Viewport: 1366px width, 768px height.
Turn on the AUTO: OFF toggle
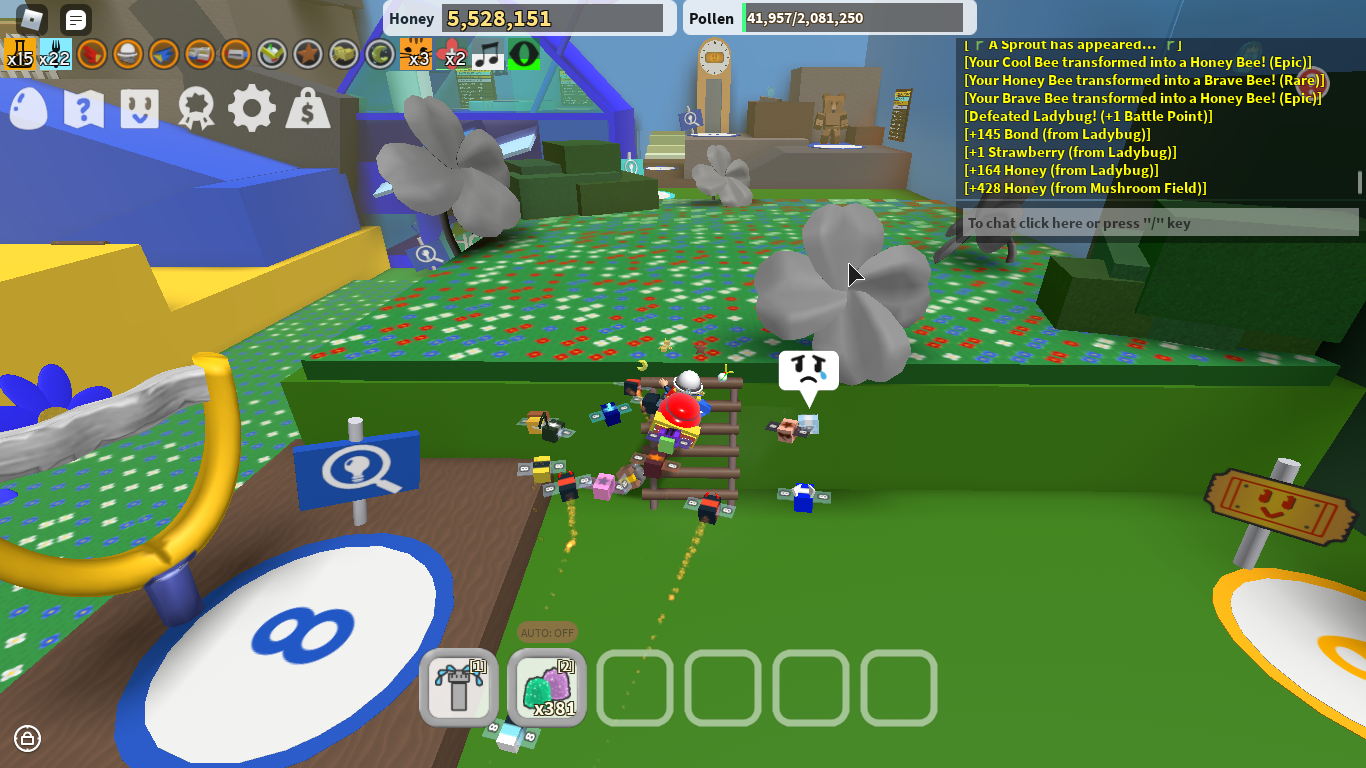pyautogui.click(x=546, y=634)
